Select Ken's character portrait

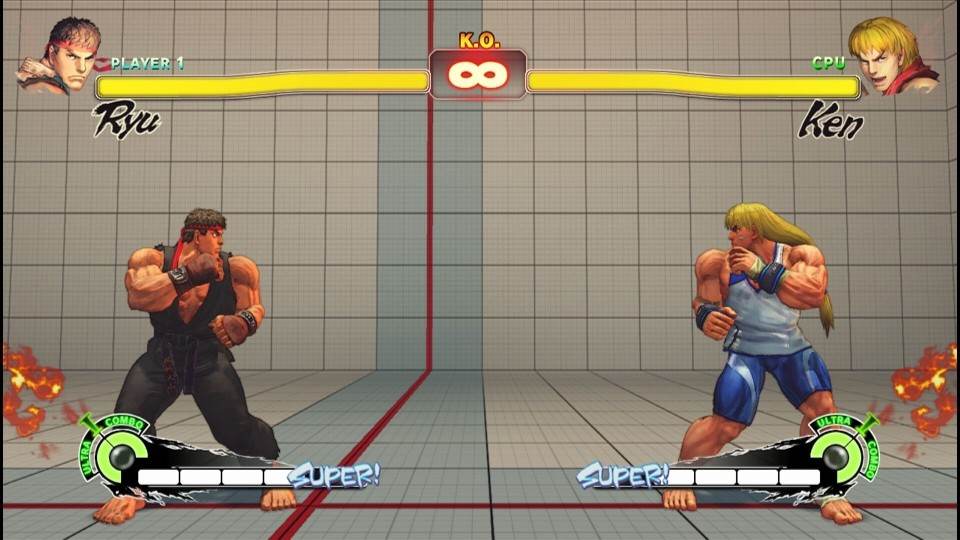click(x=891, y=56)
